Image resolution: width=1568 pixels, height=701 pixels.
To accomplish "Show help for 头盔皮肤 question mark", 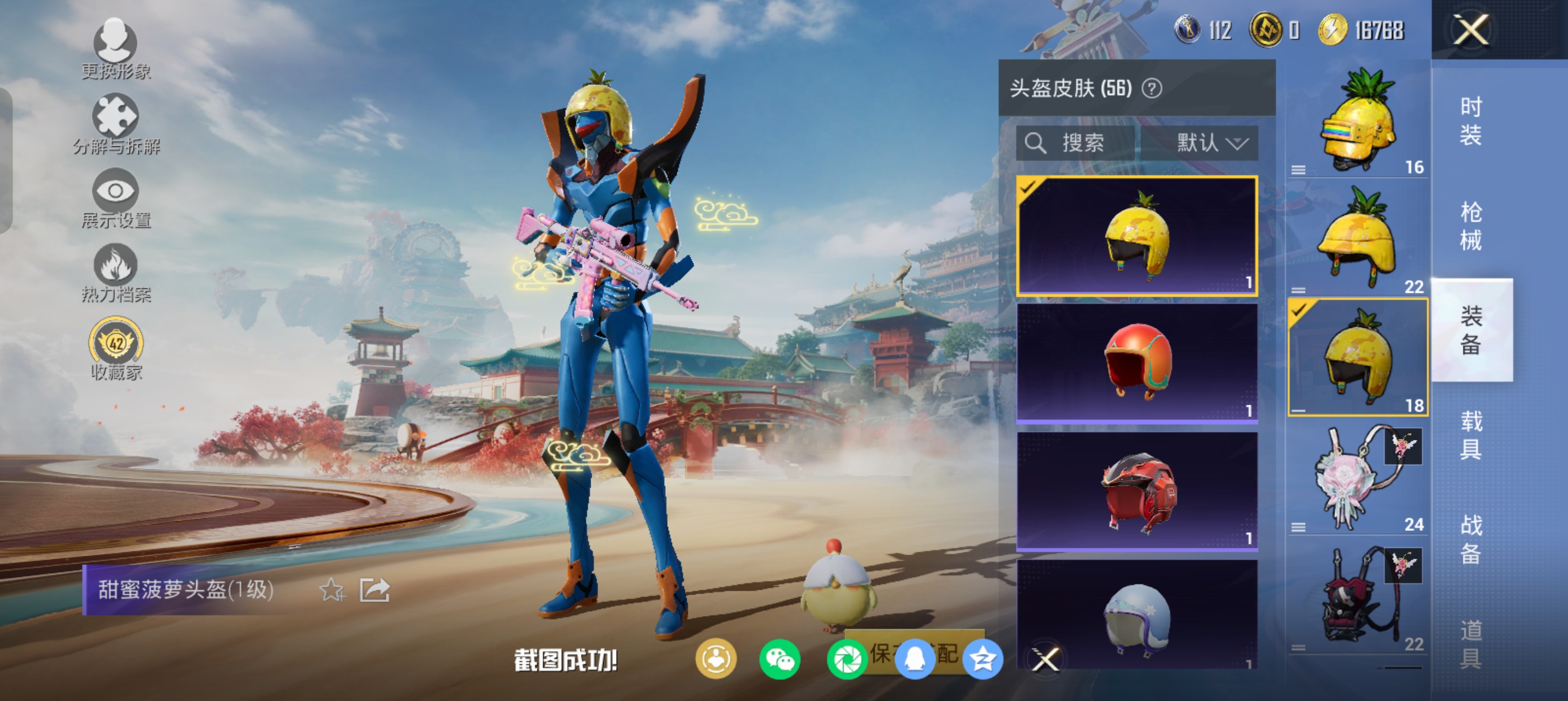I will point(1152,89).
